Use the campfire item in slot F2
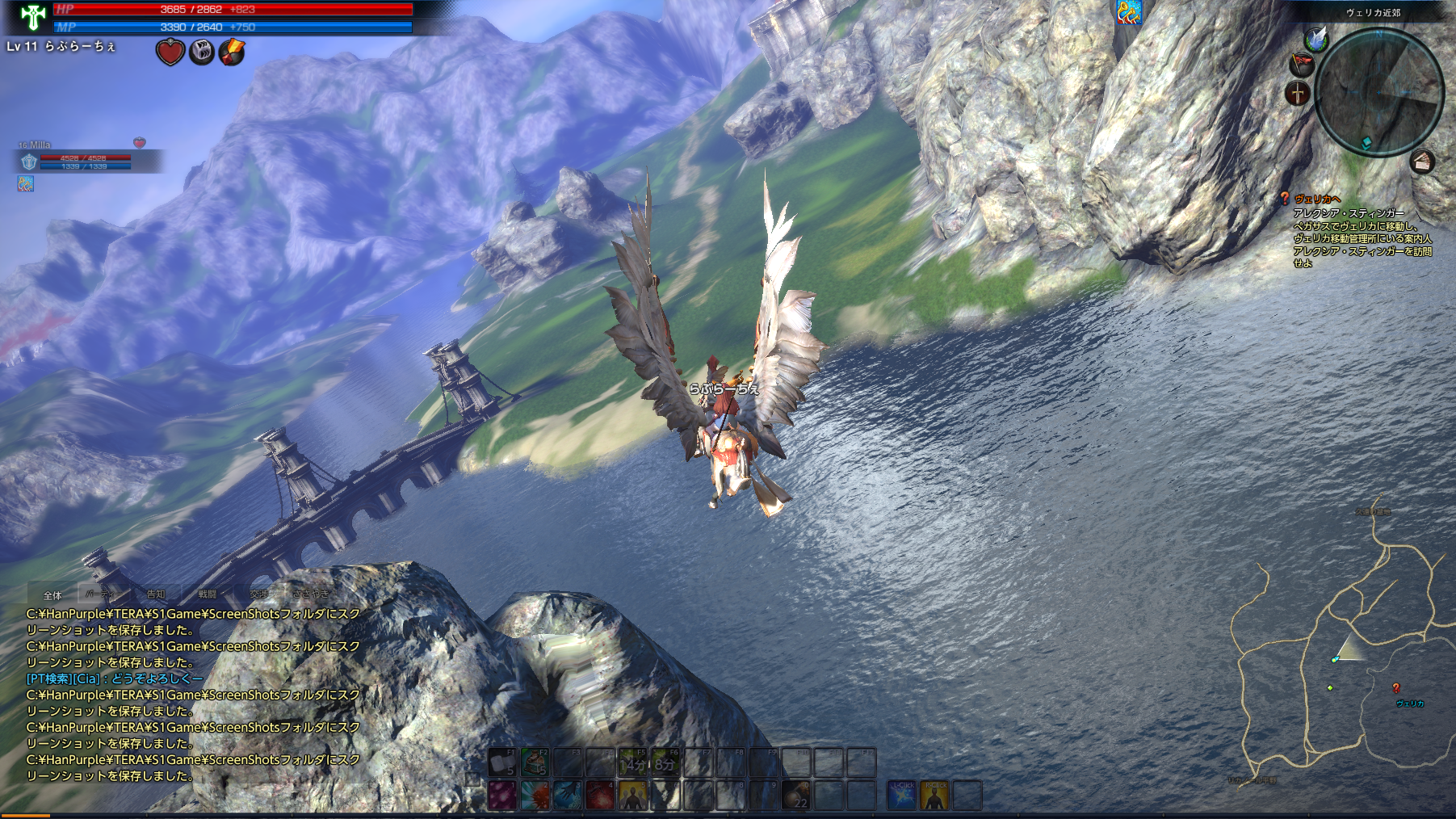Image resolution: width=1456 pixels, height=819 pixels. (535, 762)
